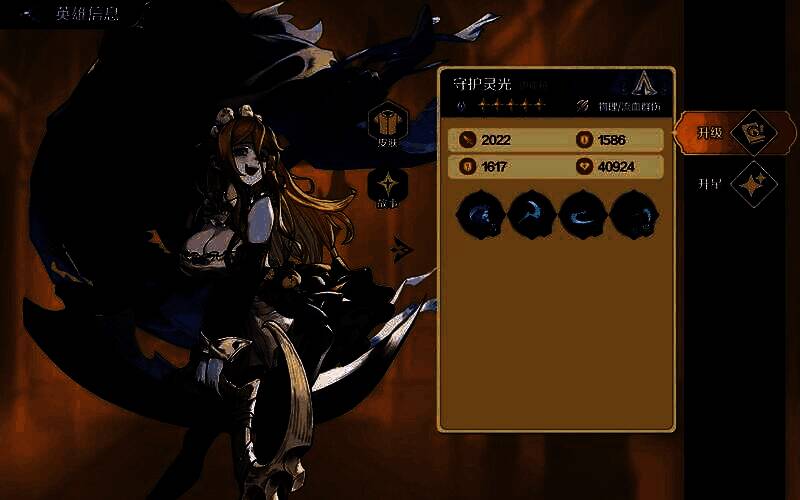
Task: View the hero's first skill icon
Action: click(x=480, y=214)
